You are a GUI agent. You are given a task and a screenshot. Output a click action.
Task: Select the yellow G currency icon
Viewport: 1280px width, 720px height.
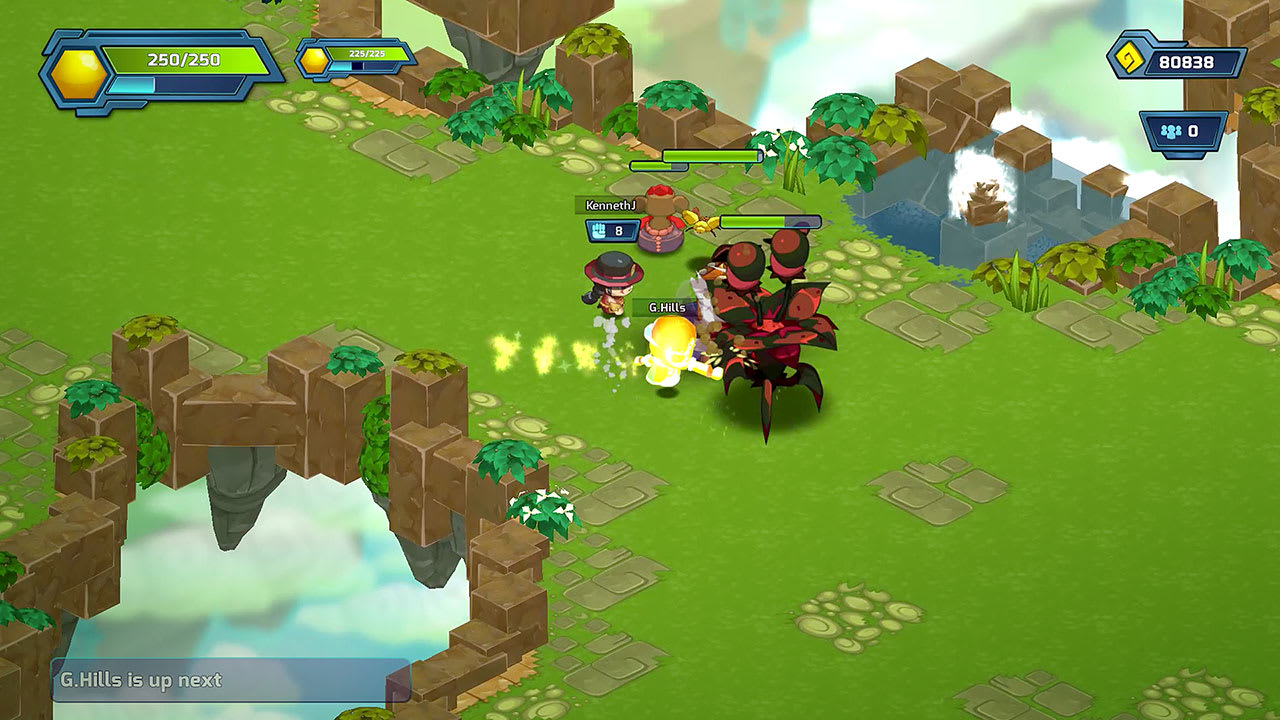coord(1131,58)
